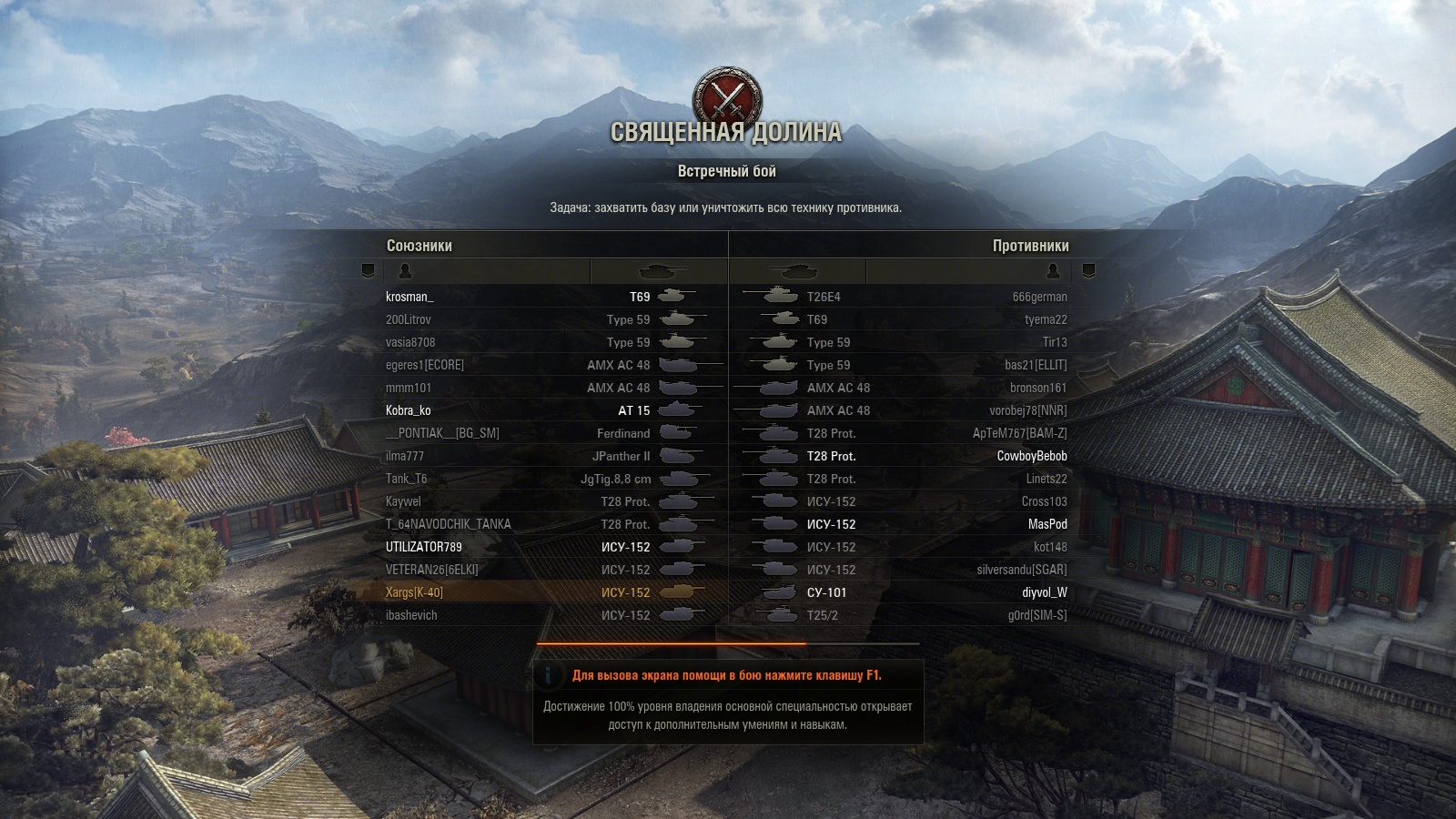The image size is (1456, 819).
Task: Click the allies vehicle column tank icon
Action: 662,271
